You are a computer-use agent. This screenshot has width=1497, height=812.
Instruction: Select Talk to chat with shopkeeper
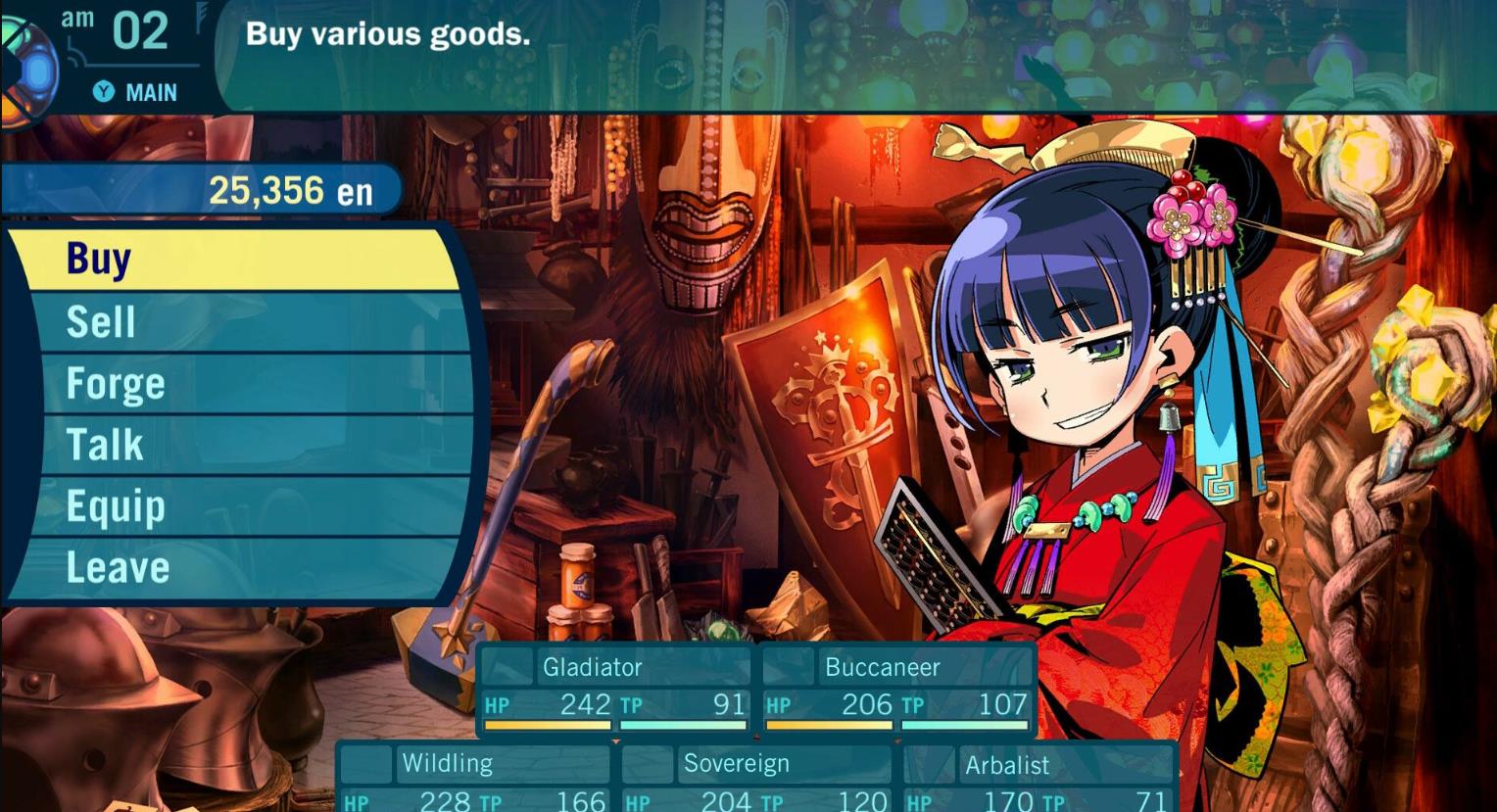pyautogui.click(x=105, y=445)
